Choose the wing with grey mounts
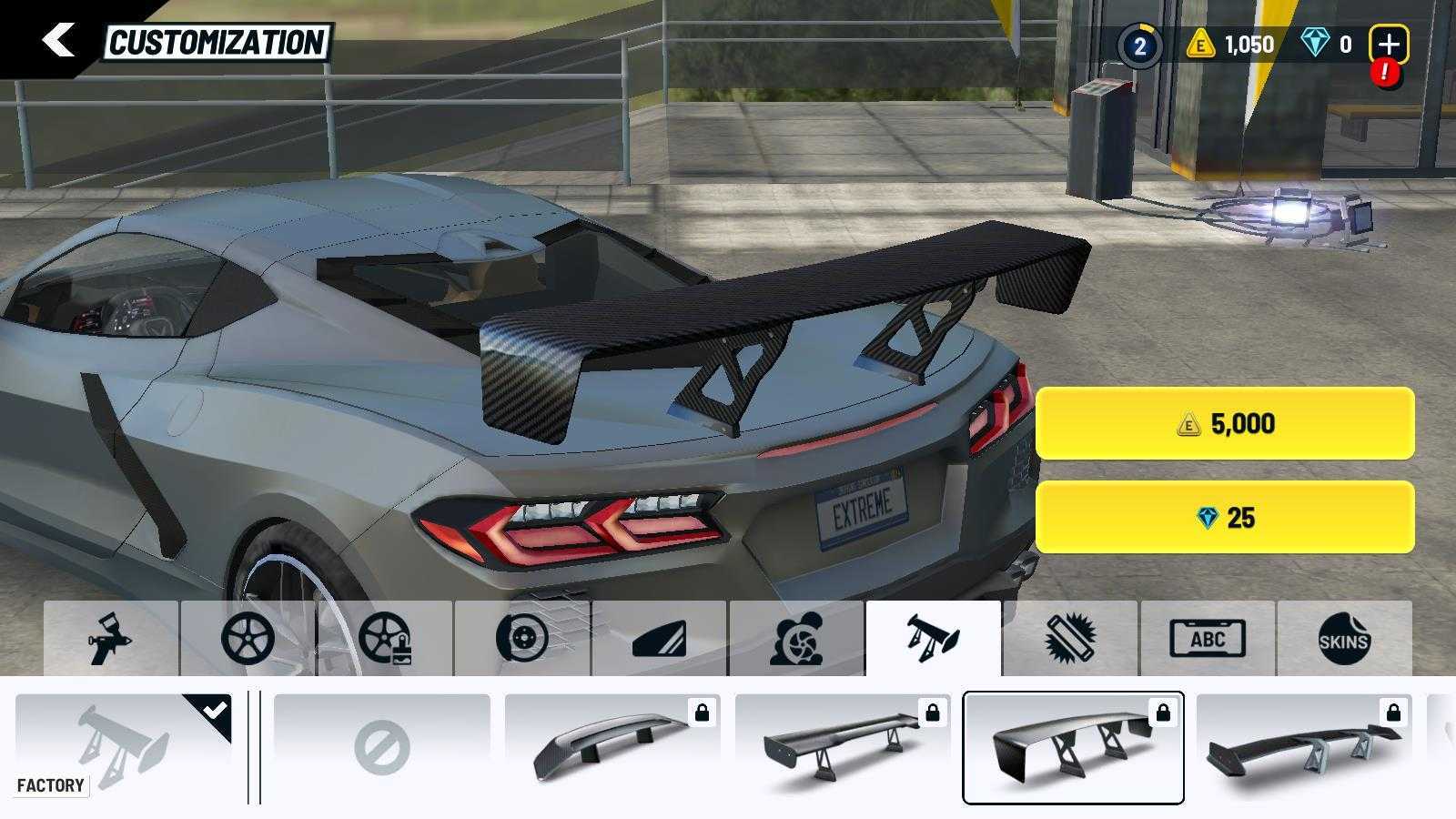Viewport: 1456px width, 819px height. (1304, 748)
